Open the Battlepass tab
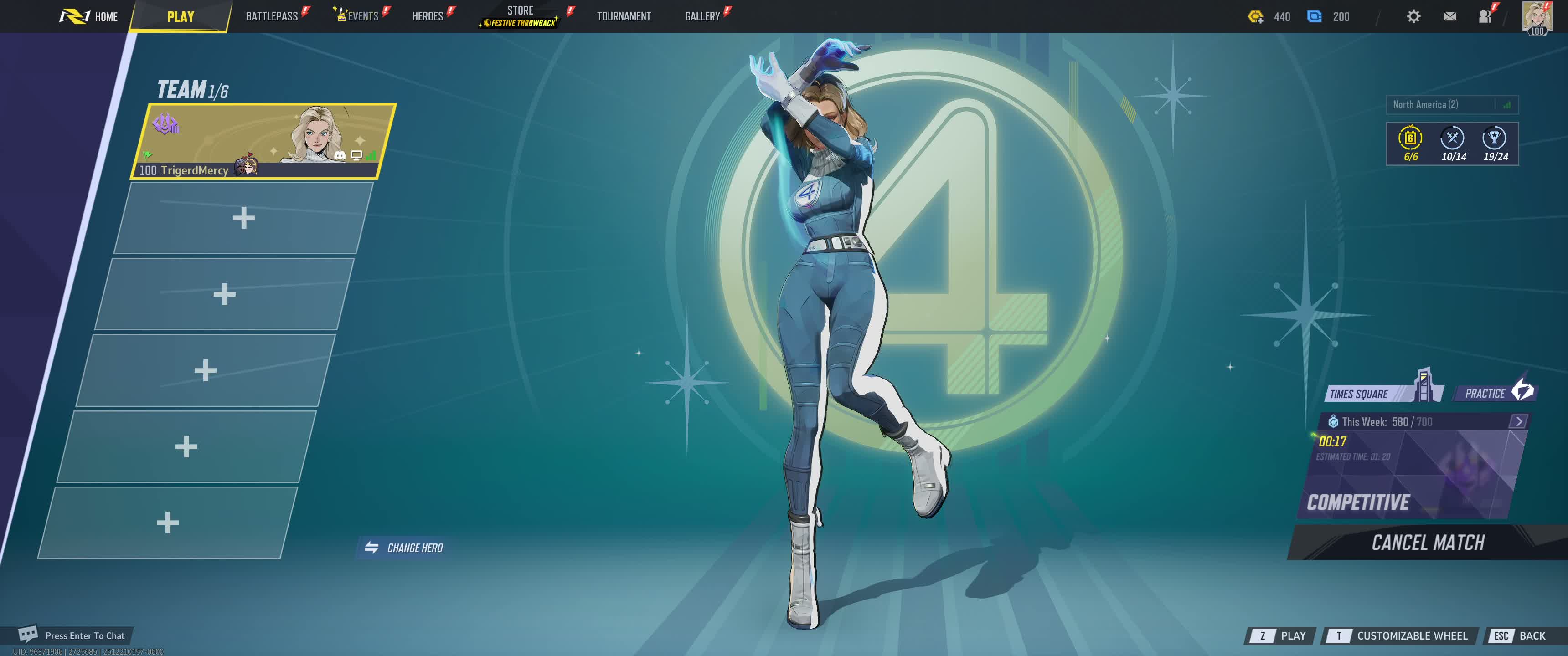The image size is (1568, 656). click(x=272, y=16)
